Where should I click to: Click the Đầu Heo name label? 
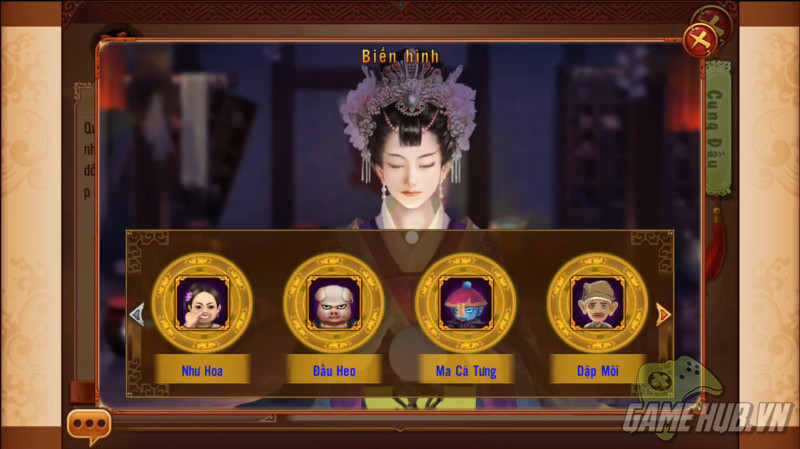pos(334,371)
